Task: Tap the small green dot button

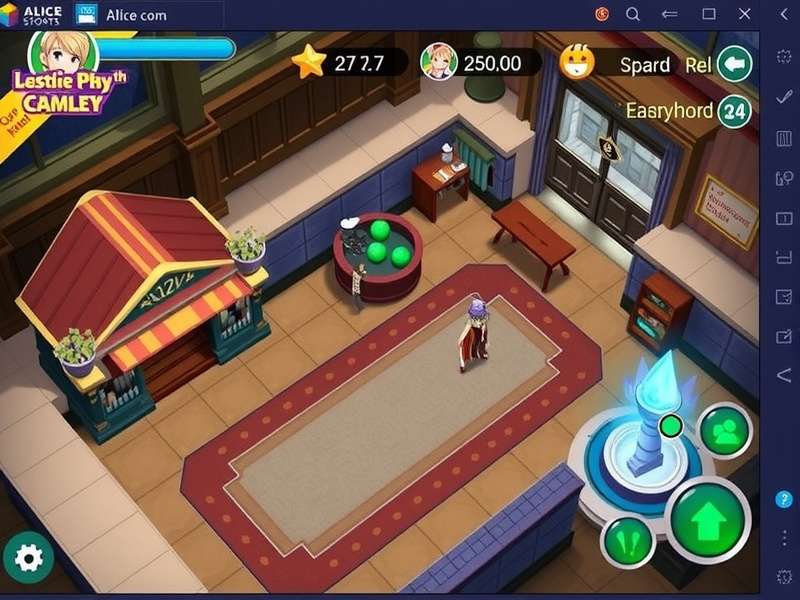Action: click(x=671, y=426)
